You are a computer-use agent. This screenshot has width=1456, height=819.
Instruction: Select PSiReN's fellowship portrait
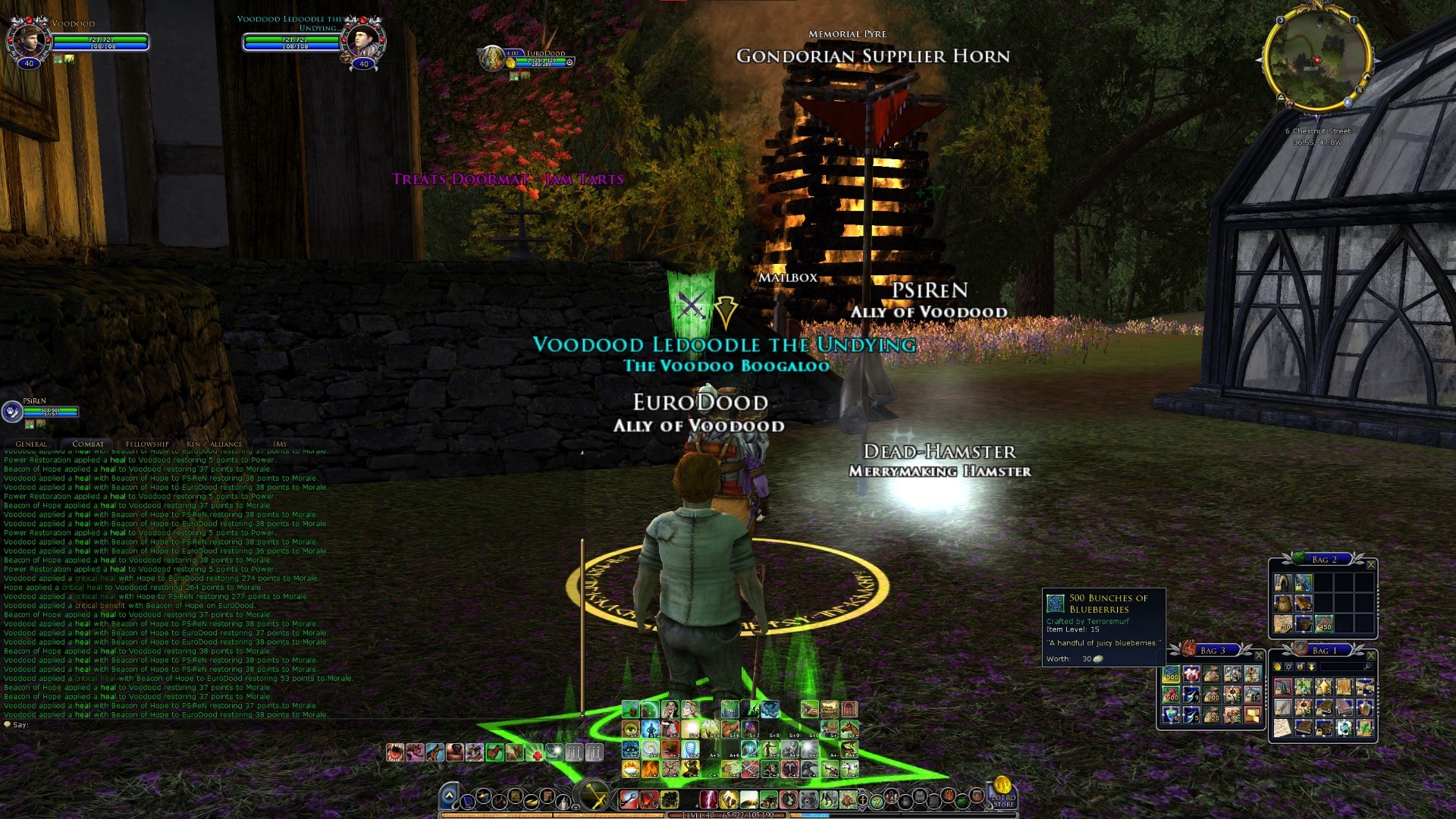(13, 412)
